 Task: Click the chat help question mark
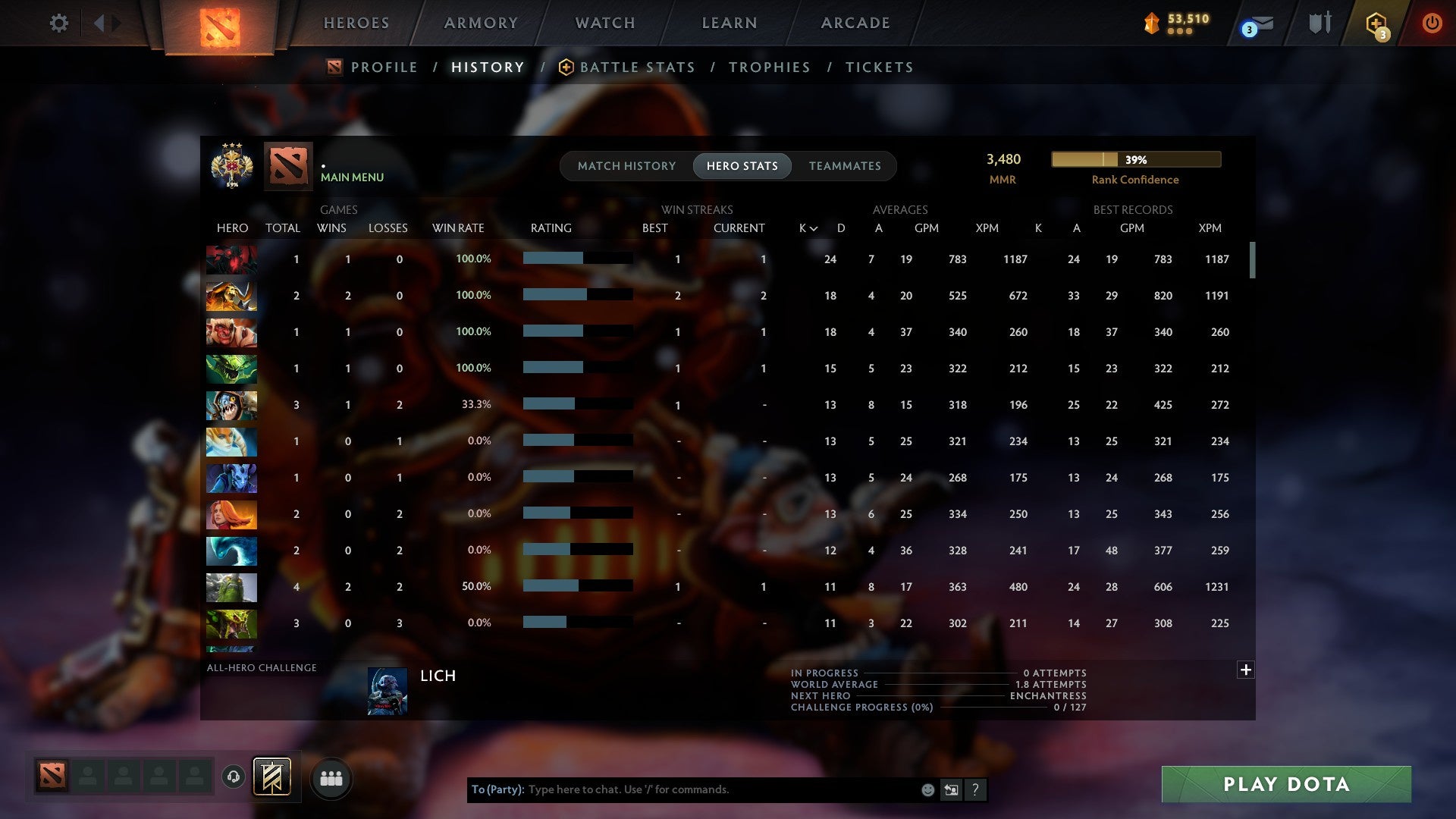click(975, 789)
